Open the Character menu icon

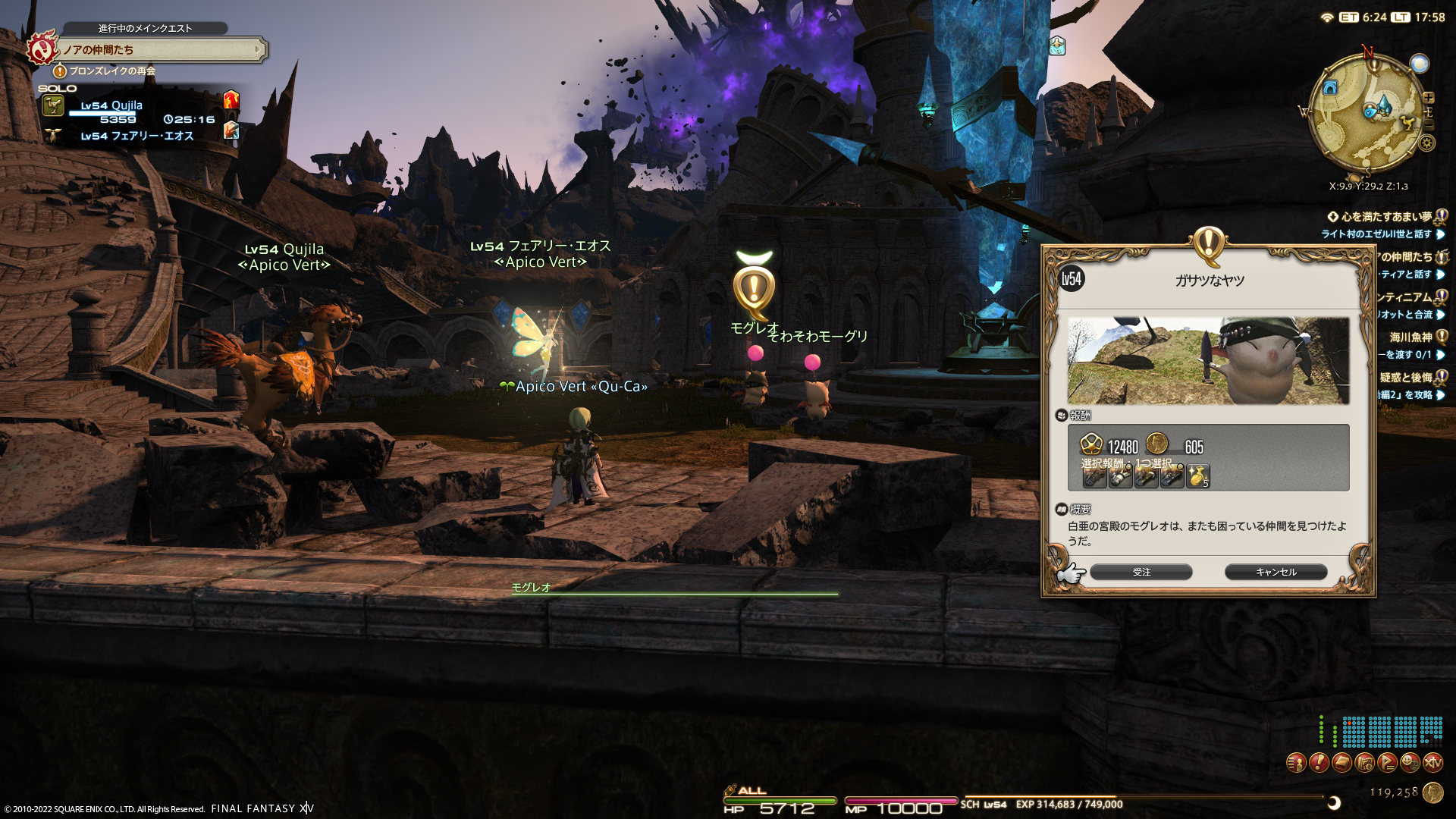coord(1296,762)
